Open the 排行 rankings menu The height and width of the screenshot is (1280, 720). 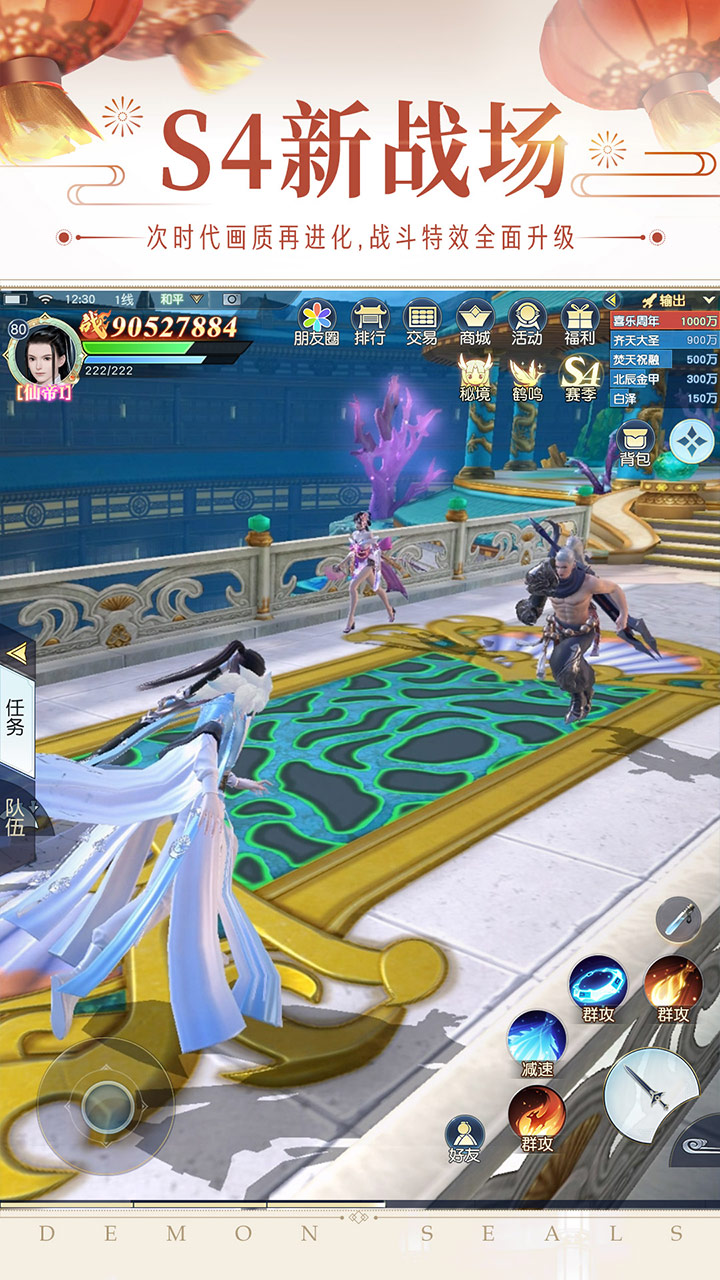pyautogui.click(x=369, y=321)
